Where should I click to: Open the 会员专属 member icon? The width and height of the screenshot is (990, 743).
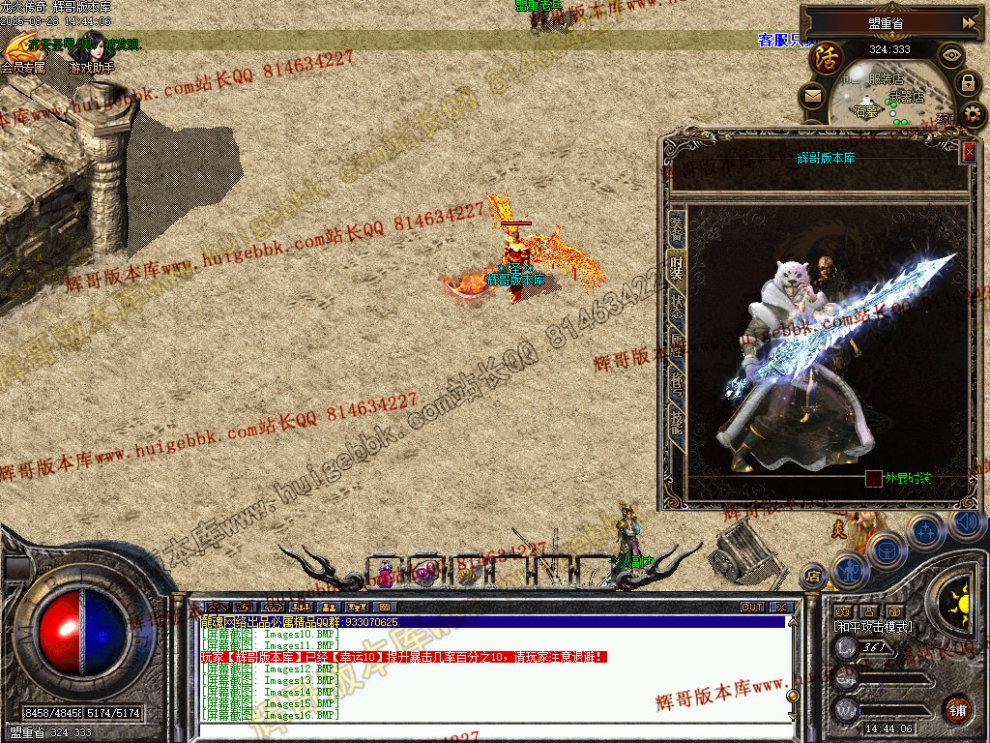pos(23,50)
